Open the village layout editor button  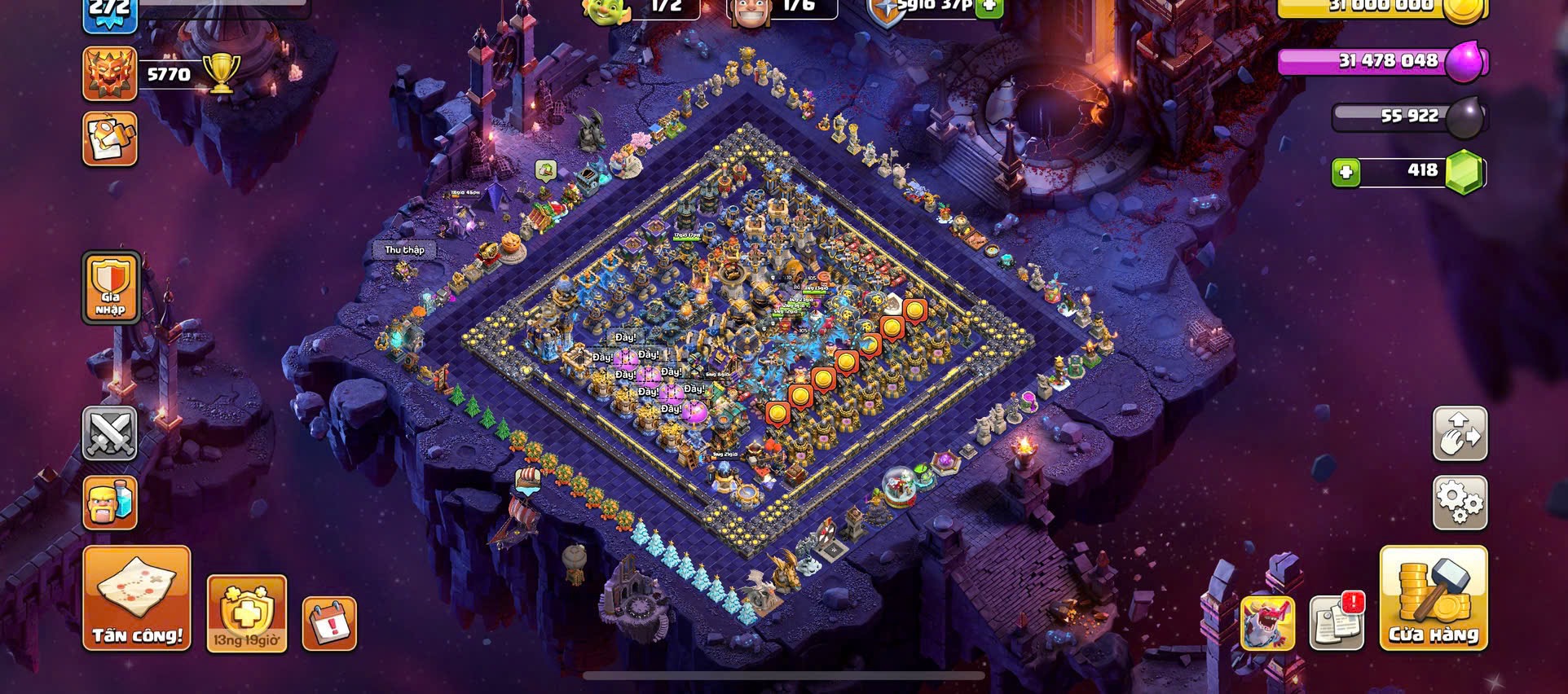1460,434
